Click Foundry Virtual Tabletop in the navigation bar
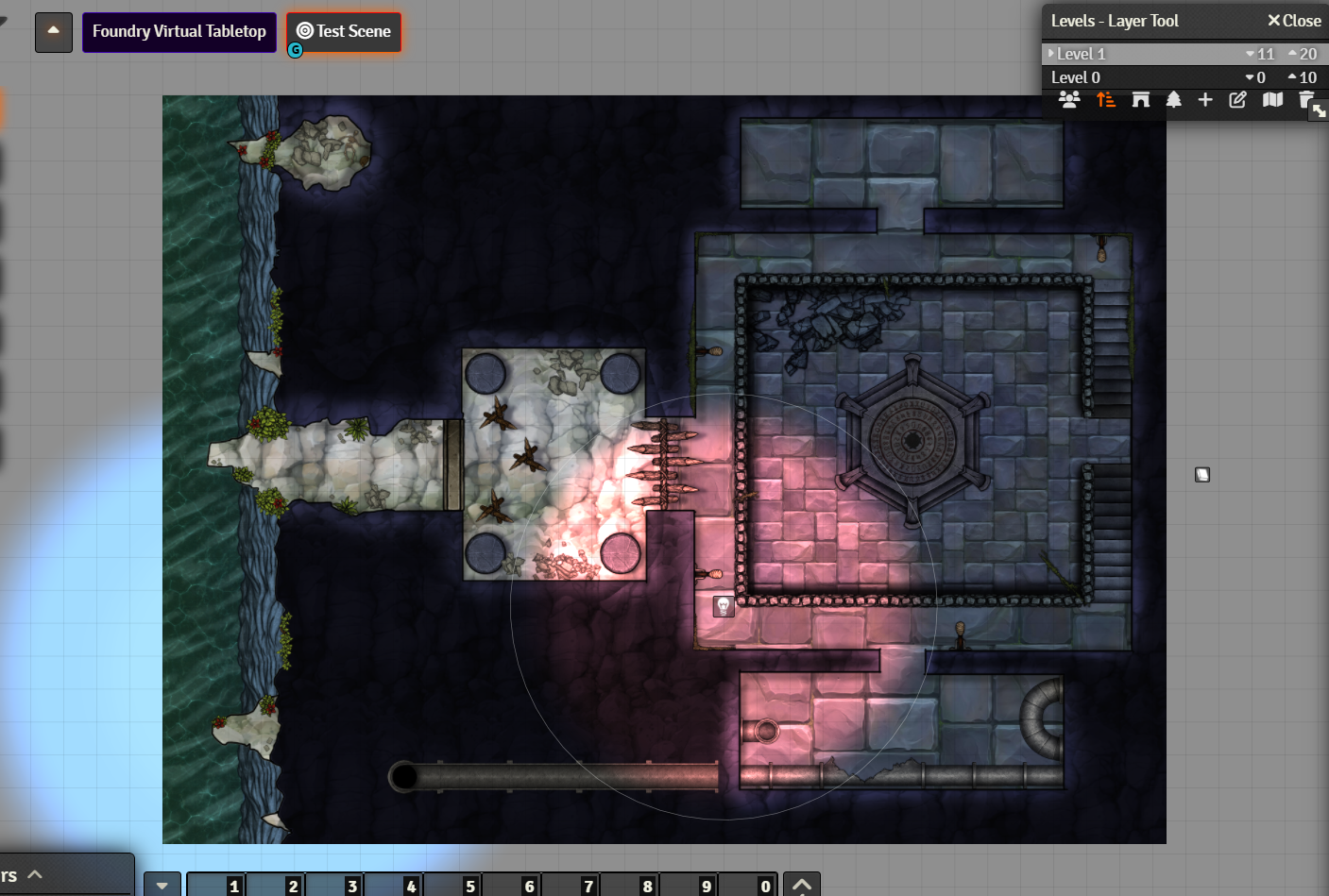Viewport: 1329px width, 896px height. [179, 31]
